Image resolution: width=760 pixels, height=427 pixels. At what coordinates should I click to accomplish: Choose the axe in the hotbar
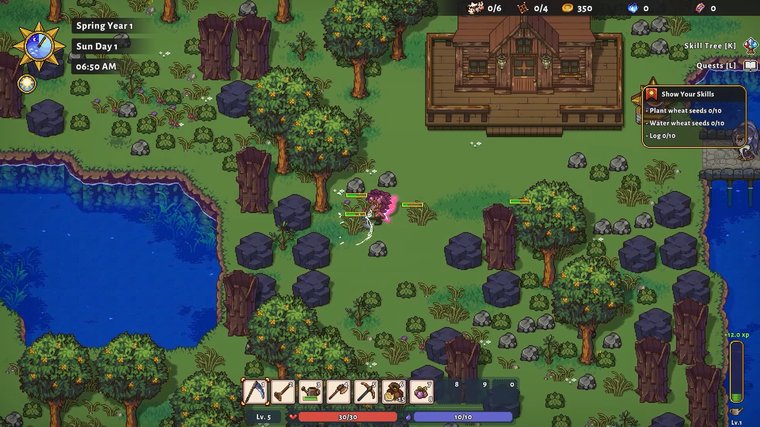(x=338, y=391)
